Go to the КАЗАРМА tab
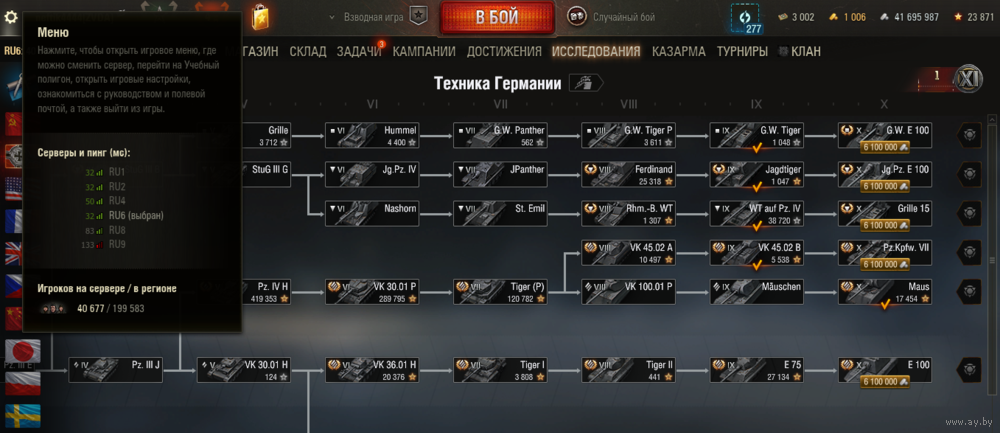 (678, 51)
